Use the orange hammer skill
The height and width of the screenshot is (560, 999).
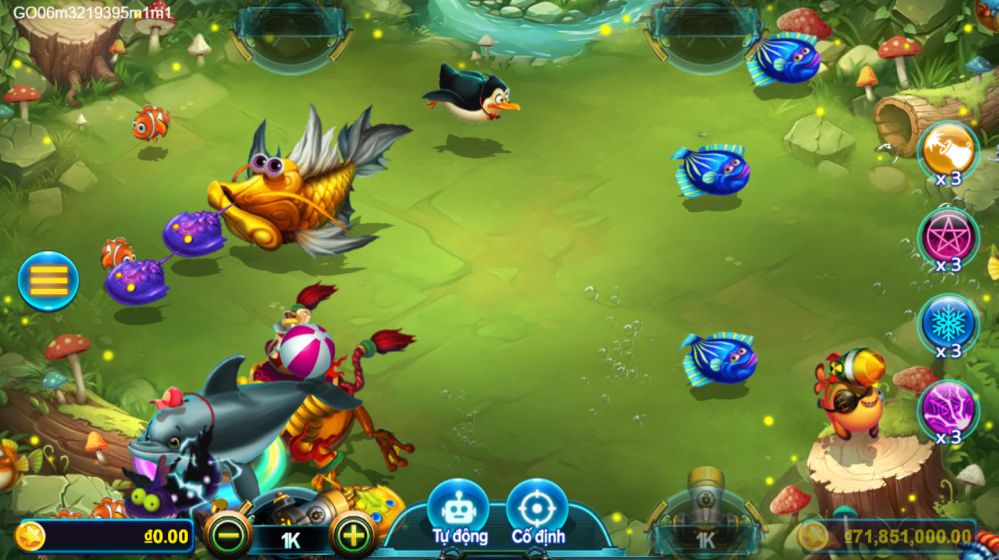pos(947,150)
